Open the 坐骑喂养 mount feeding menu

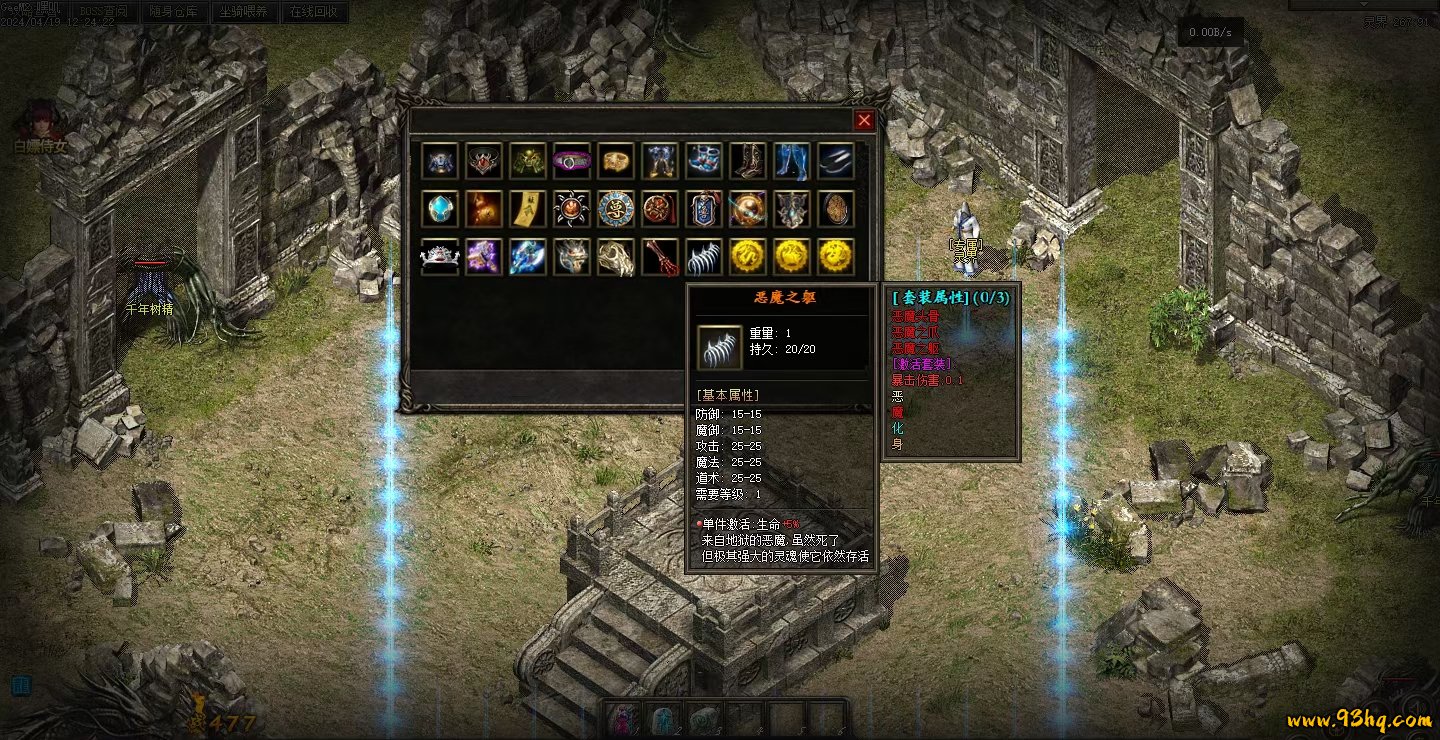click(243, 12)
